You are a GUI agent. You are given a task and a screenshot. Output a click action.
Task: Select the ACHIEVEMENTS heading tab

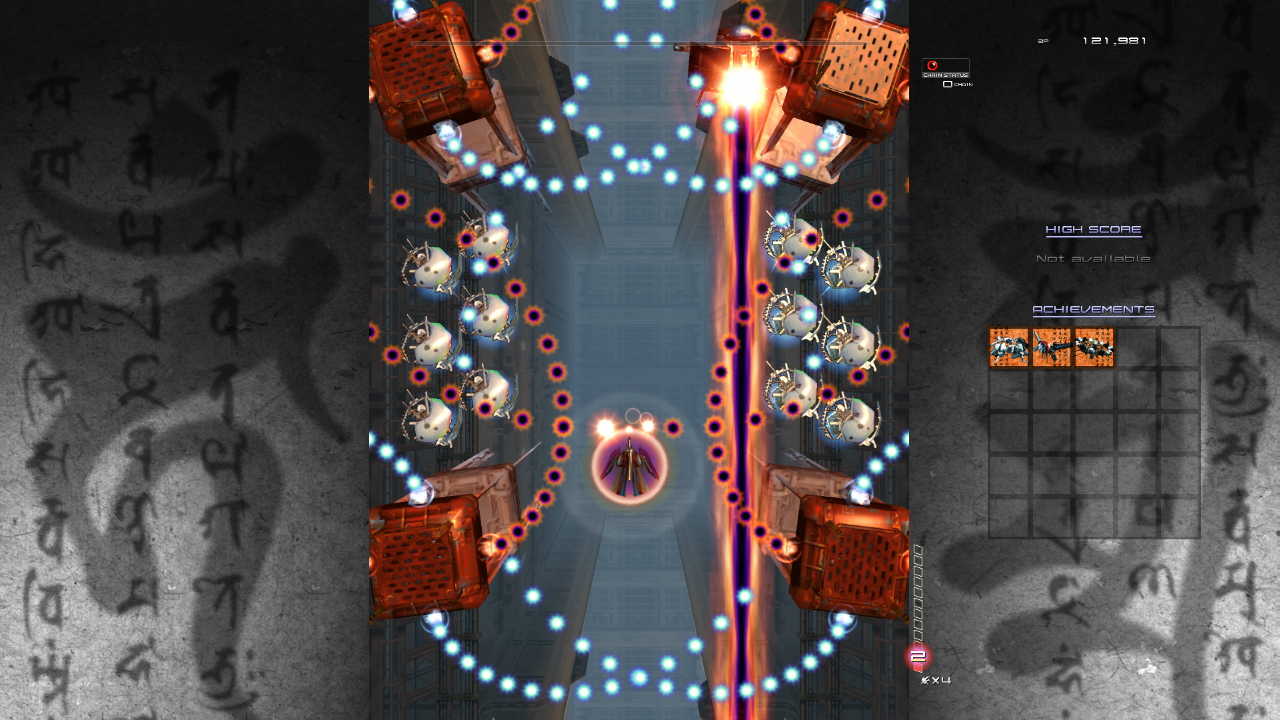tap(1092, 310)
